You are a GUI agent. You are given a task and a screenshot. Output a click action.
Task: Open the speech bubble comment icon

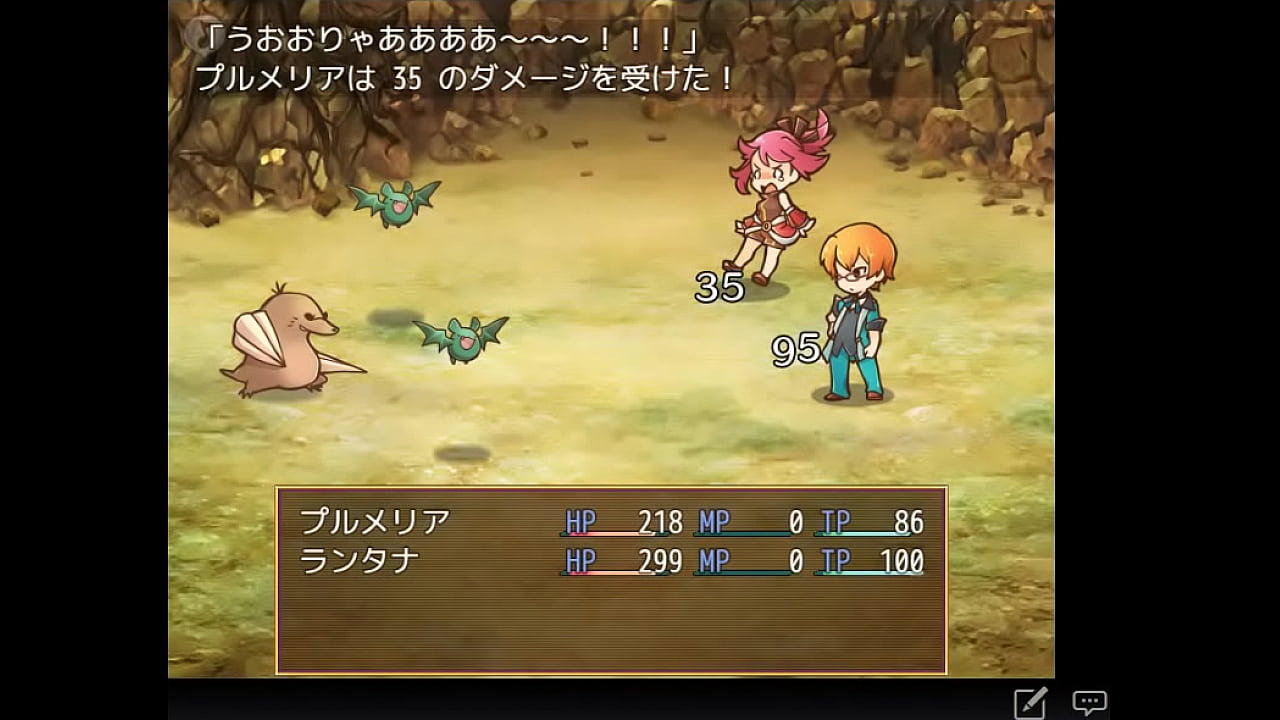click(1089, 702)
